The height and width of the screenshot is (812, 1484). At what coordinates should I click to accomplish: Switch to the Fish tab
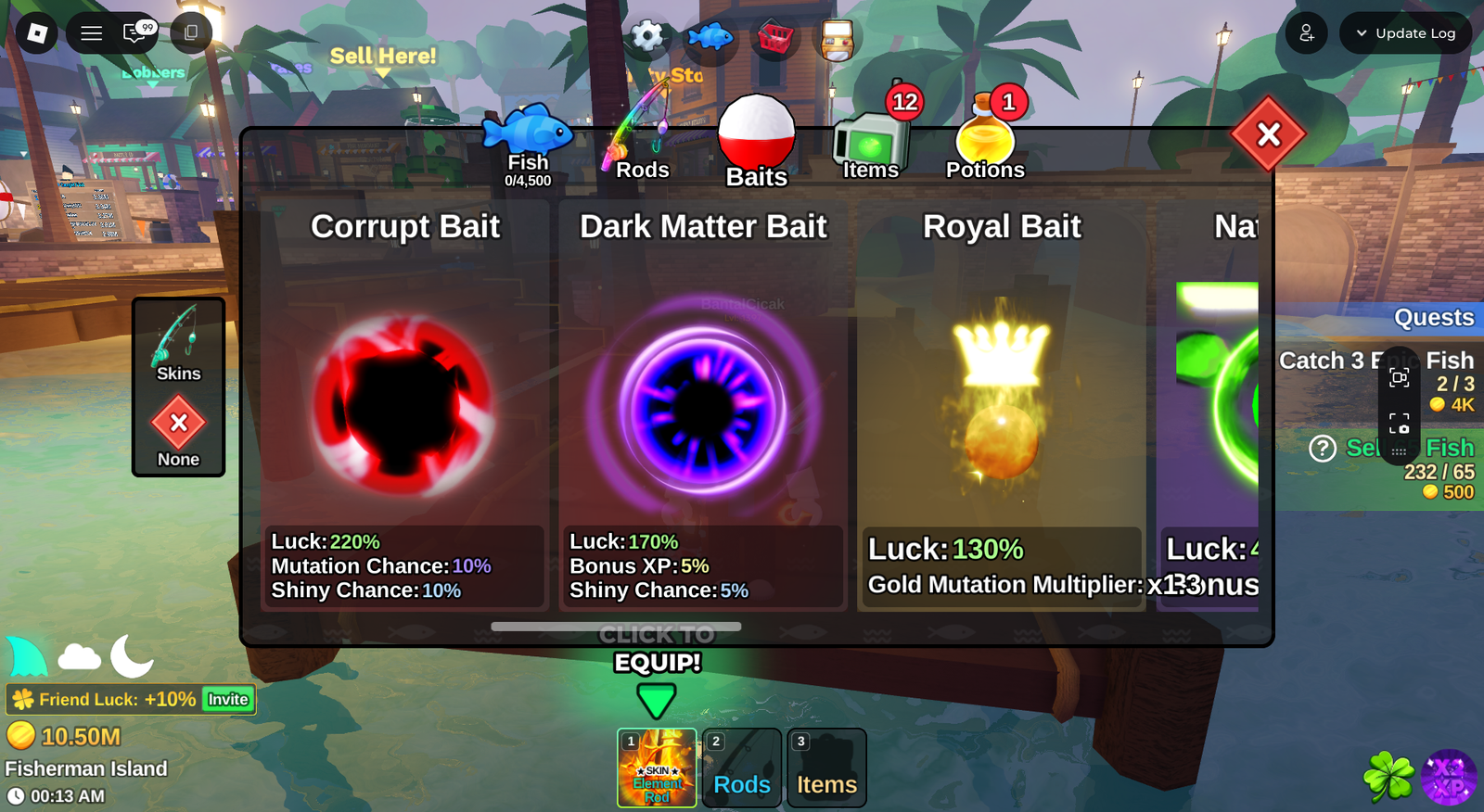coord(527,146)
